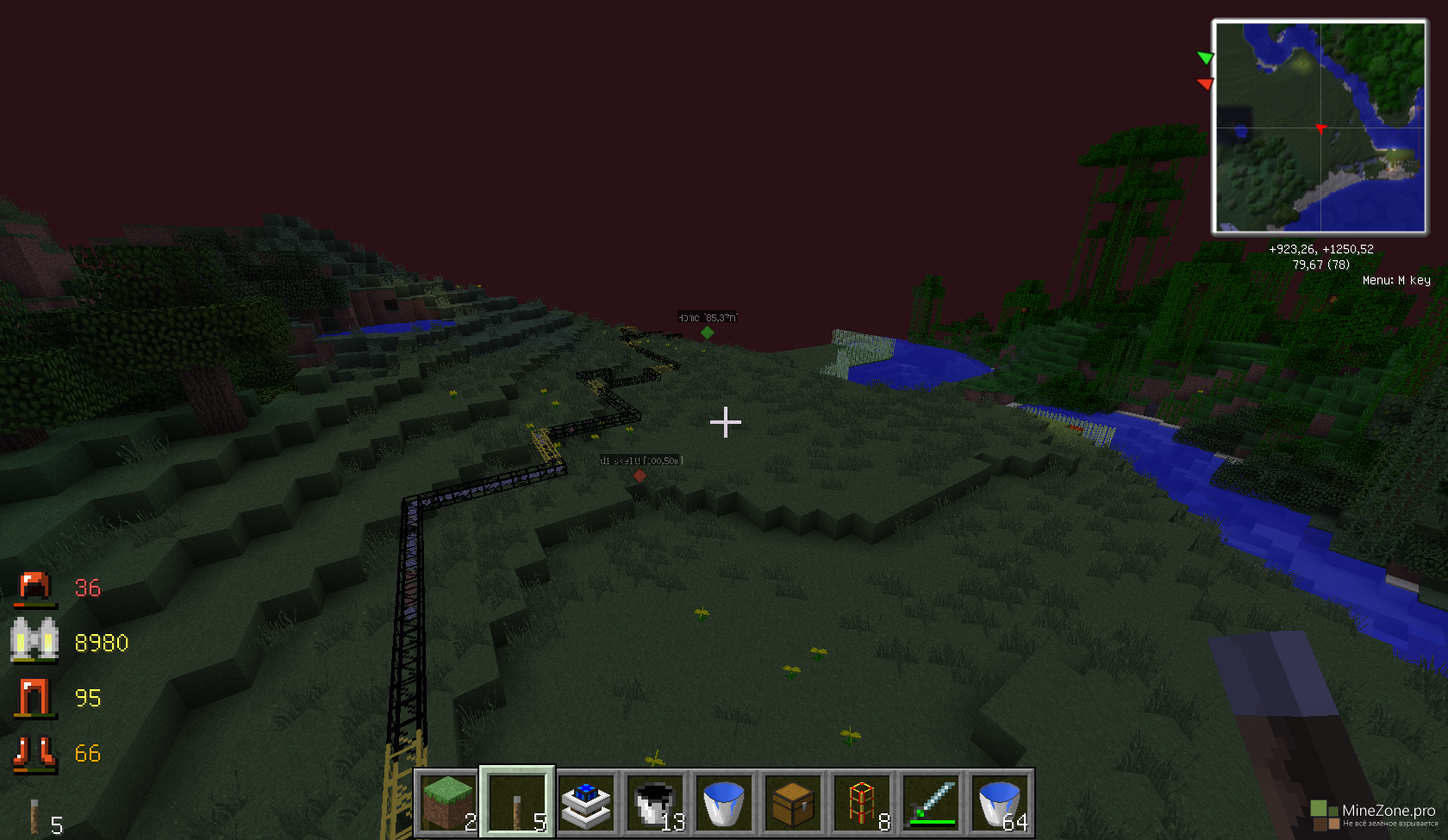Screen dimensions: 1448x840
Task: Click the red waypoint arrow beside the minimap
Action: 1206,84
